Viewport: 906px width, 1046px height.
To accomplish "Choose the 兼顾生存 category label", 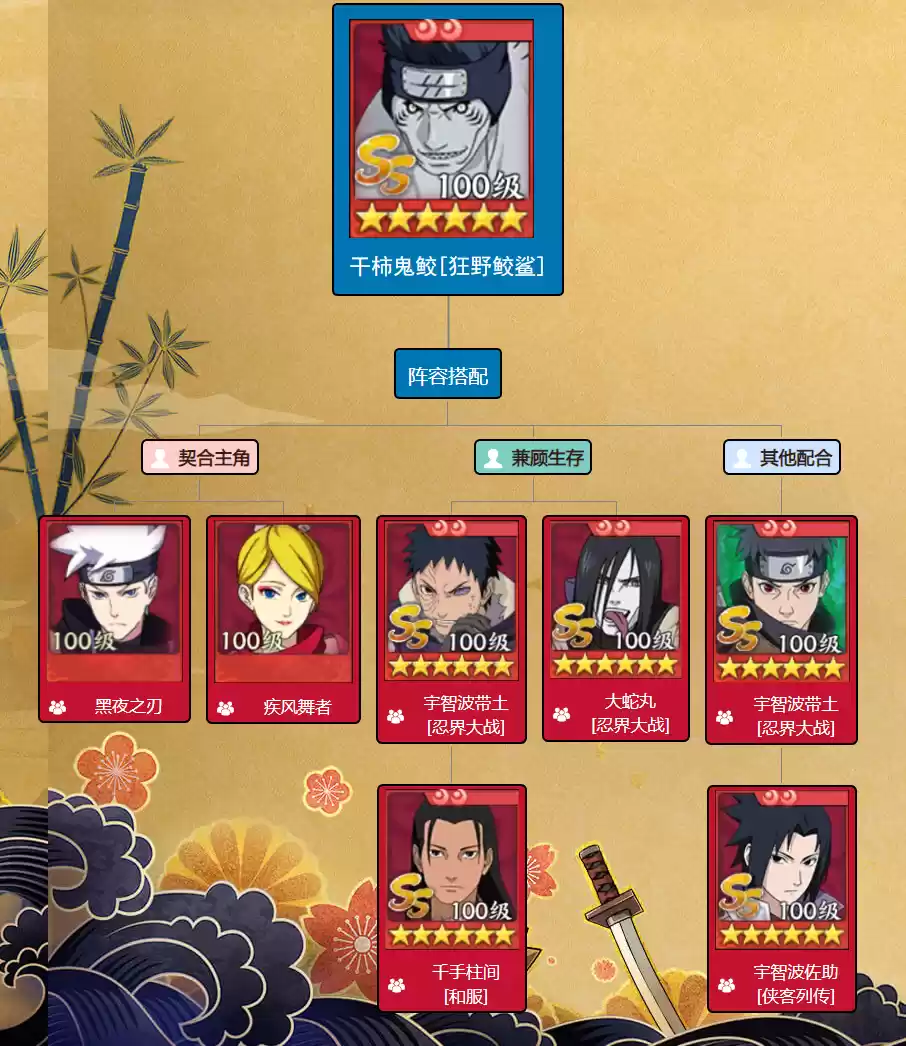I will tap(533, 458).
